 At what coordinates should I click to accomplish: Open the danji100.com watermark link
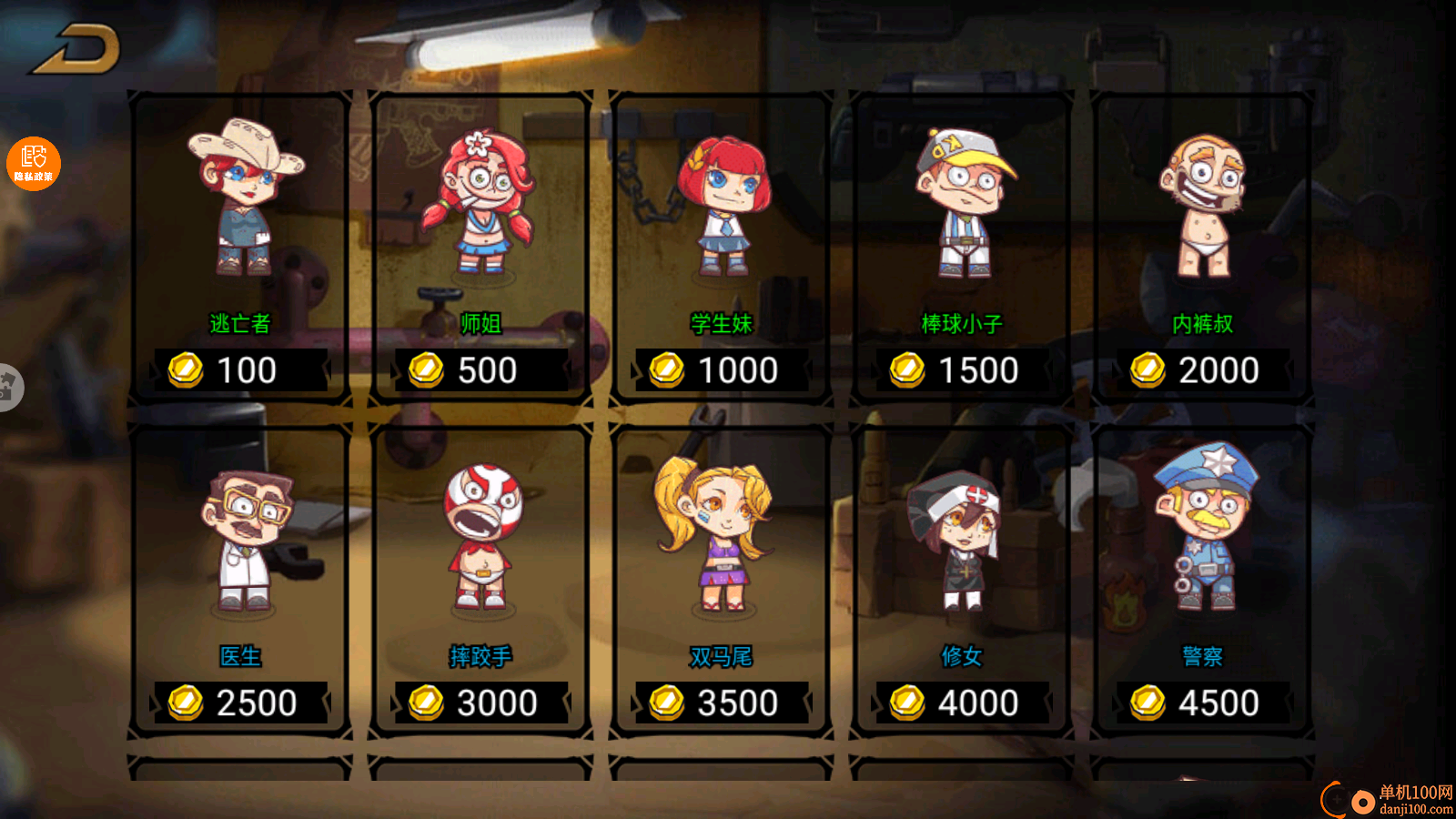tap(1387, 800)
